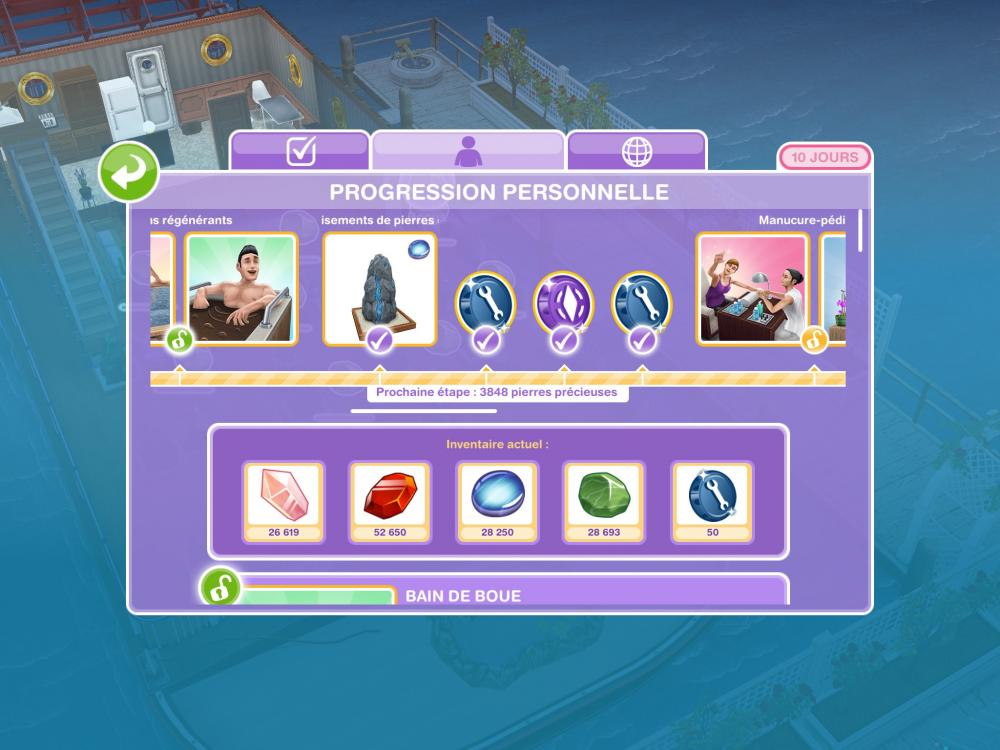Choose the stone fountain reward thumbnail
This screenshot has width=1000, height=750.
point(379,288)
